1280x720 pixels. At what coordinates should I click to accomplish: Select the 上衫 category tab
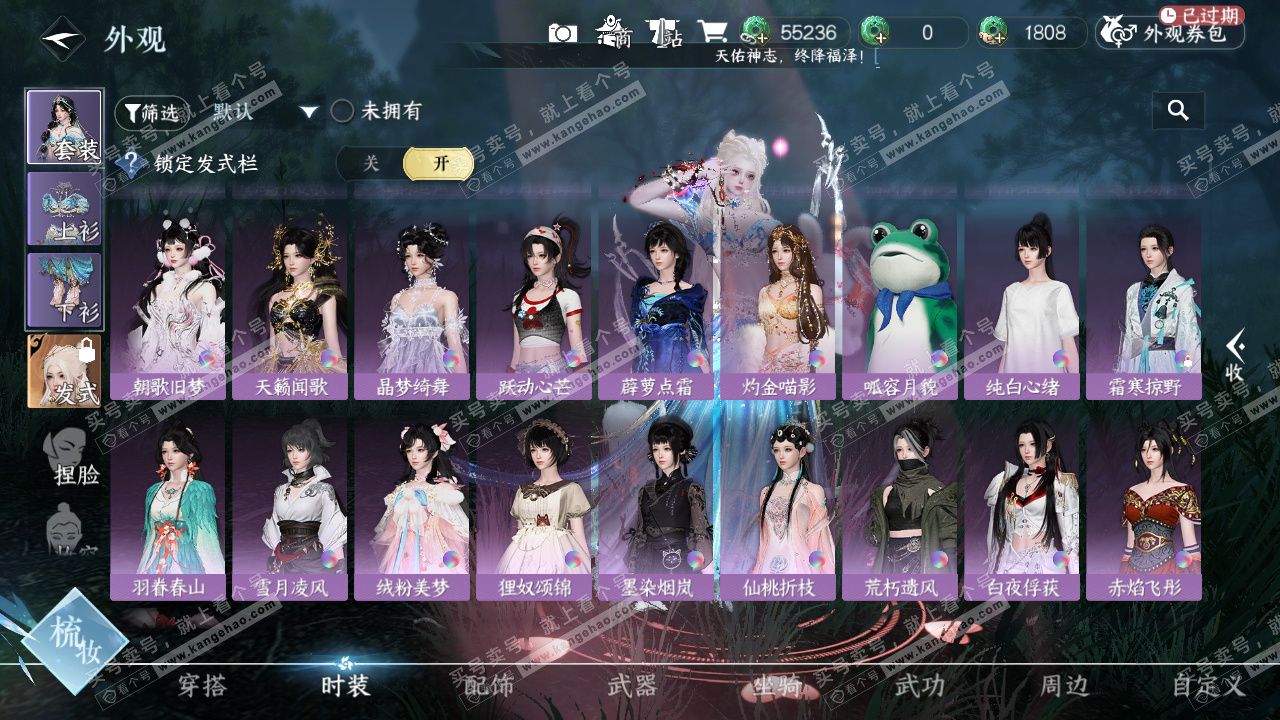pos(64,208)
